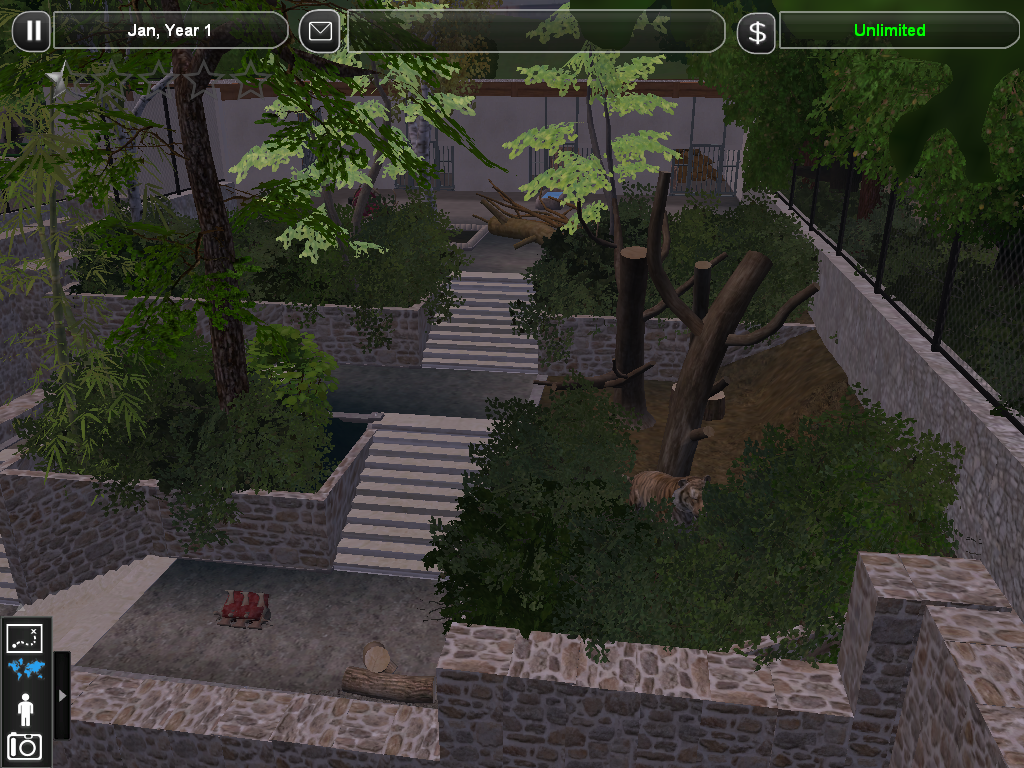This screenshot has width=1024, height=768.
Task: Click the Jan, Year 1 date panel
Action: click(170, 31)
